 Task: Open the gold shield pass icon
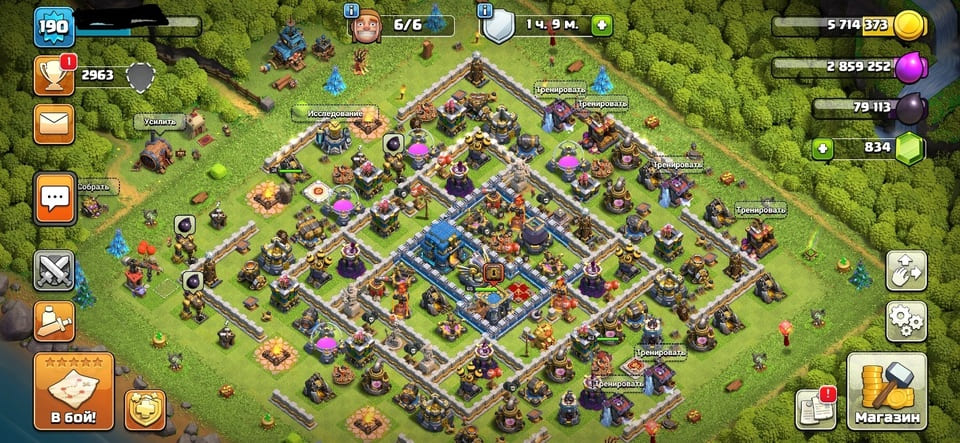pyautogui.click(x=145, y=409)
